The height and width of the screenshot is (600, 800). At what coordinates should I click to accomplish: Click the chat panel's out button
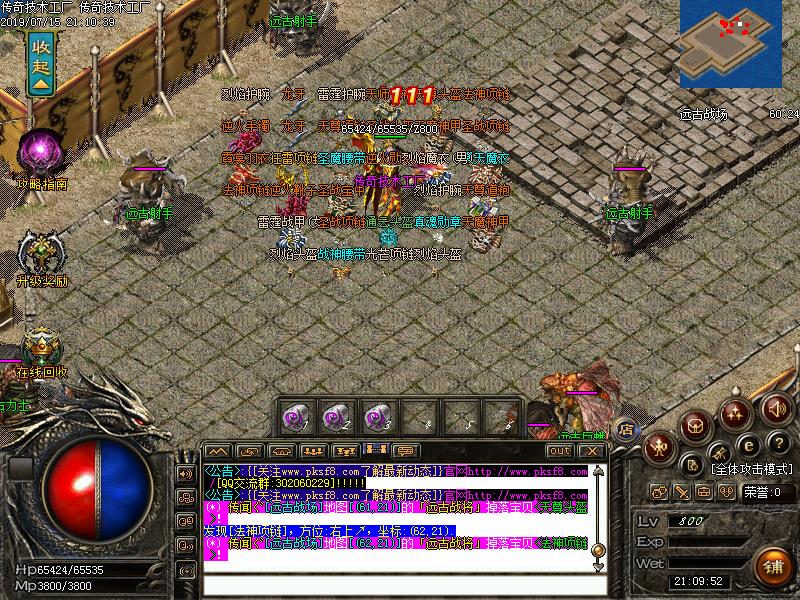559,450
